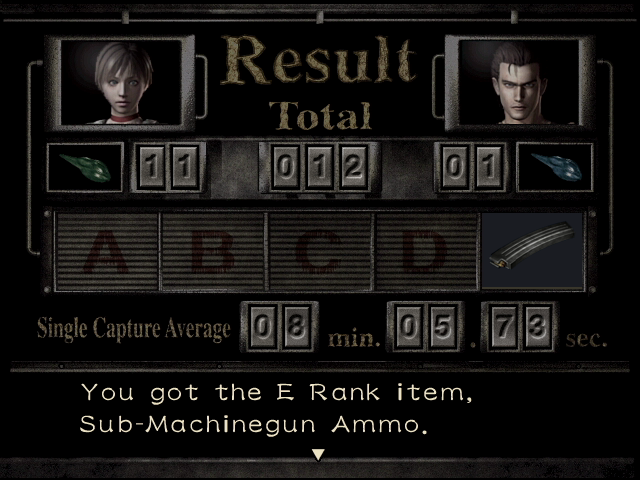
Task: Select Rebecca's portrait
Action: [122, 83]
